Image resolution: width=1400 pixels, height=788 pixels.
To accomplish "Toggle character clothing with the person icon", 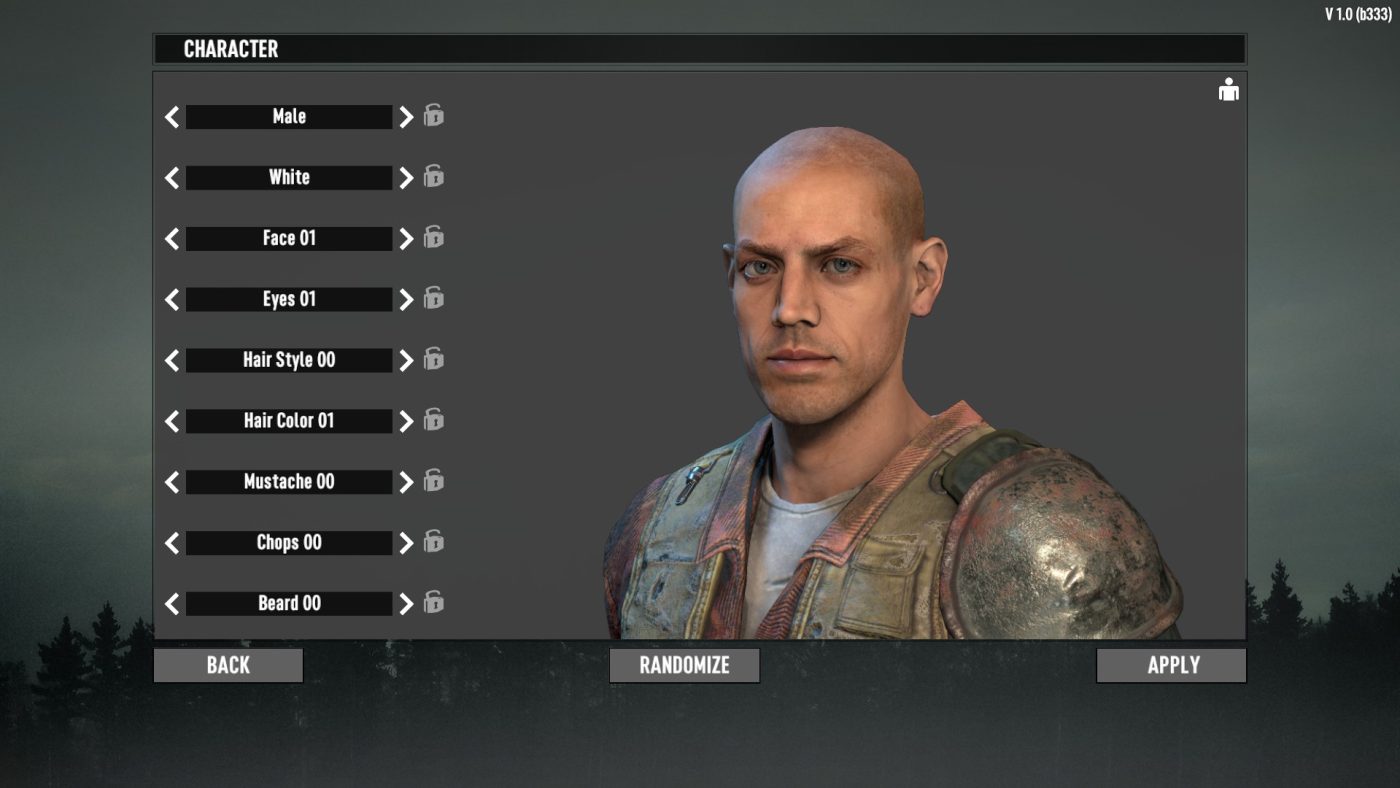I will pos(1228,89).
